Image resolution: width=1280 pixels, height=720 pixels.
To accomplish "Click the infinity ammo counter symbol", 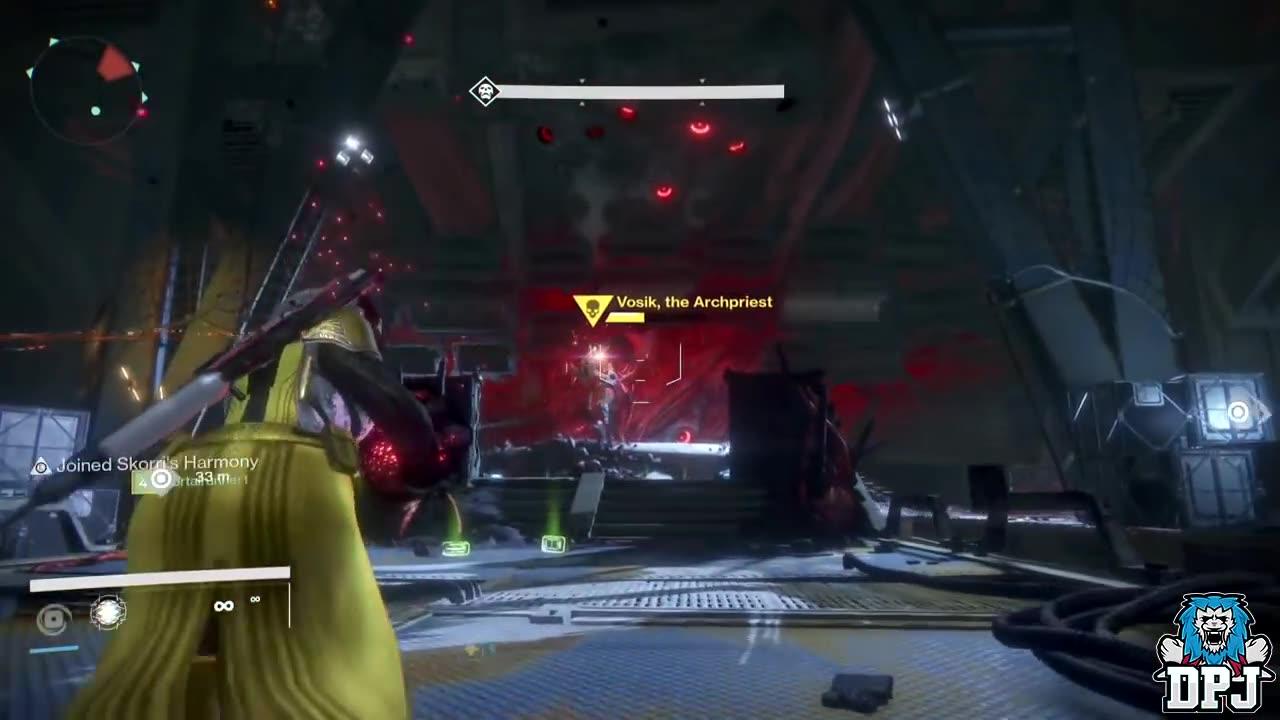I will click(223, 606).
